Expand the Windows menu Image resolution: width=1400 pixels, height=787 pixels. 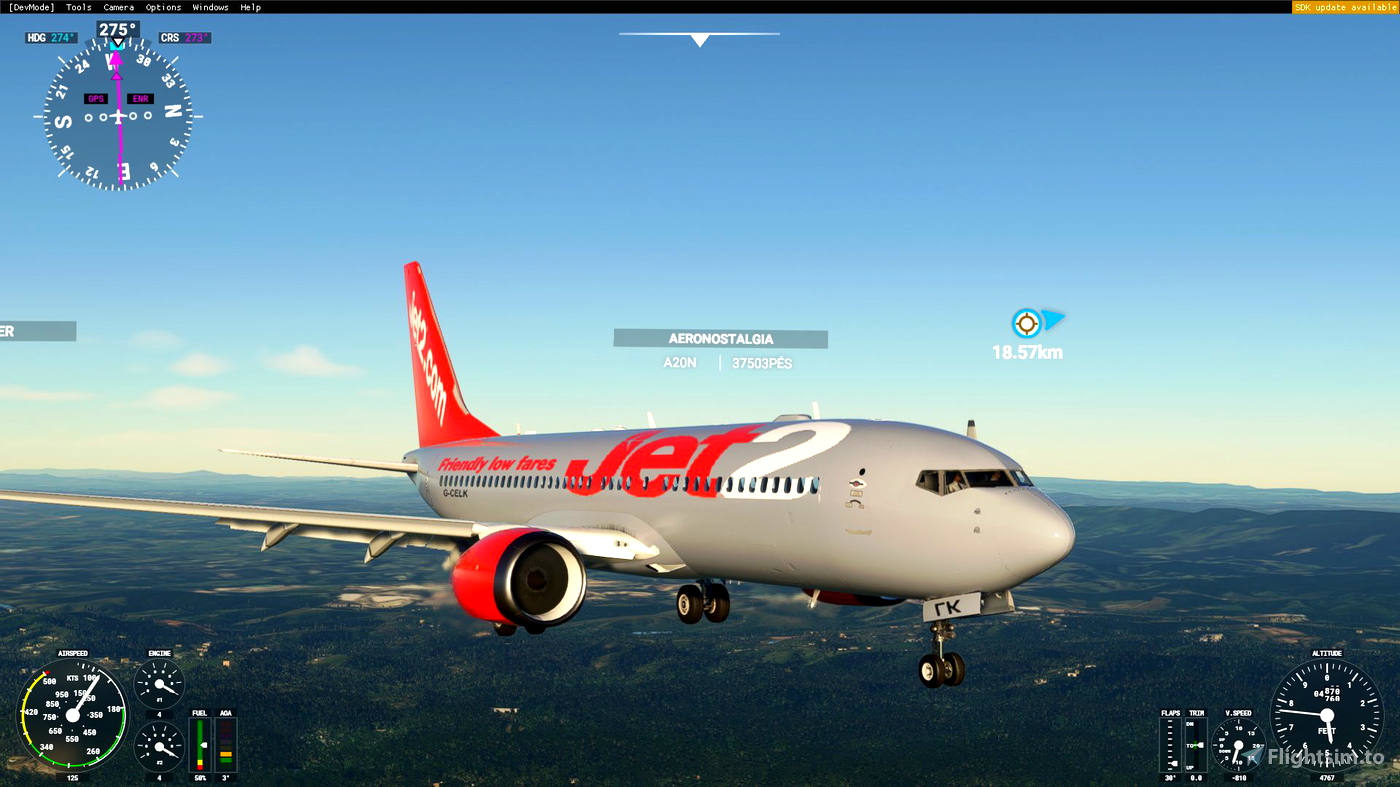tap(210, 6)
